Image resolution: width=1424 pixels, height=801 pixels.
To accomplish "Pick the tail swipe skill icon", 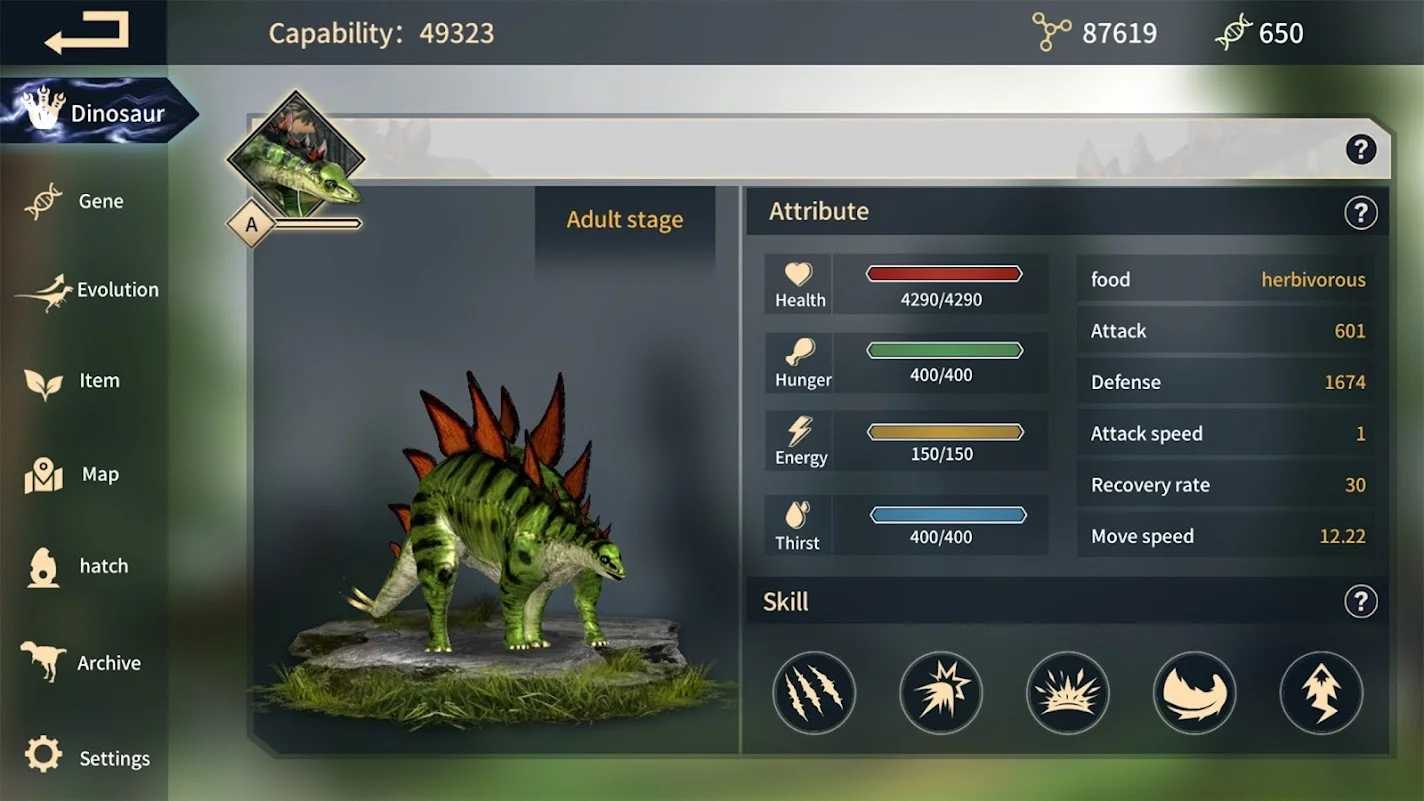I will tap(1194, 693).
